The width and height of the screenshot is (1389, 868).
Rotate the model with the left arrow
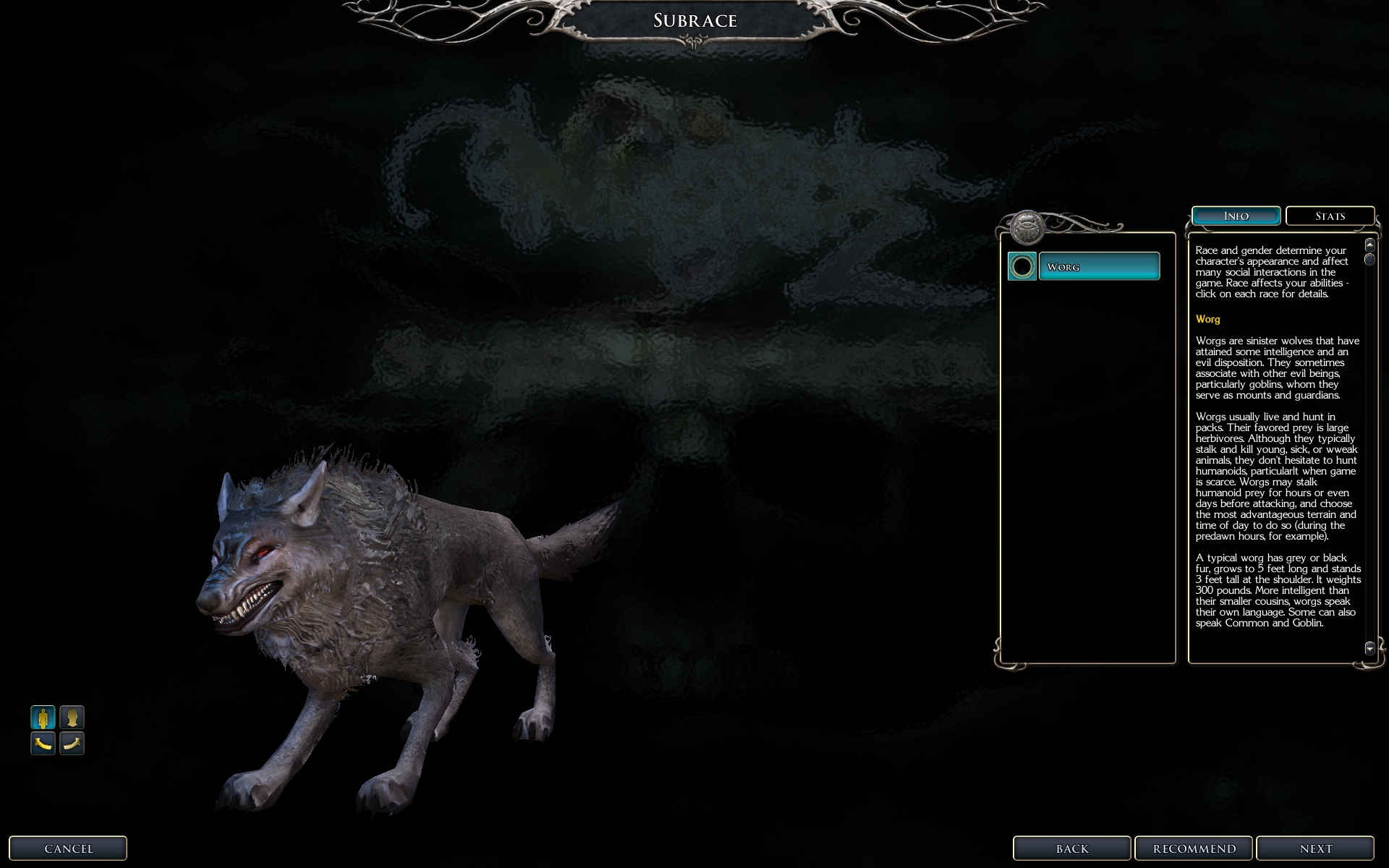click(x=43, y=743)
